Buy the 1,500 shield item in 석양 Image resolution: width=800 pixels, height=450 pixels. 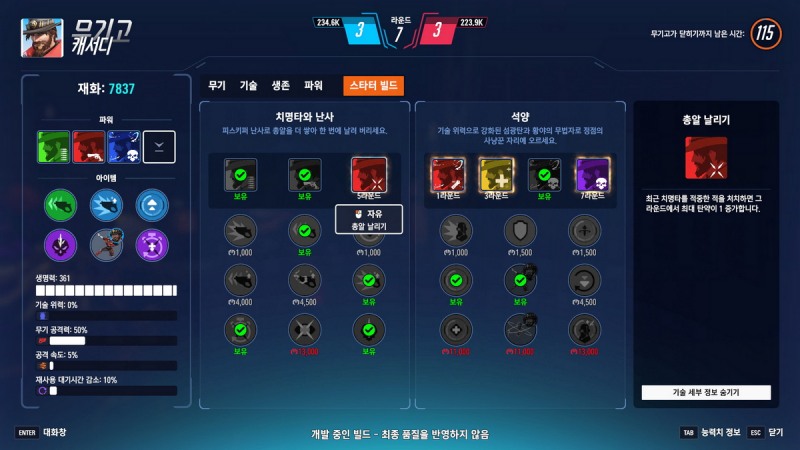[521, 231]
